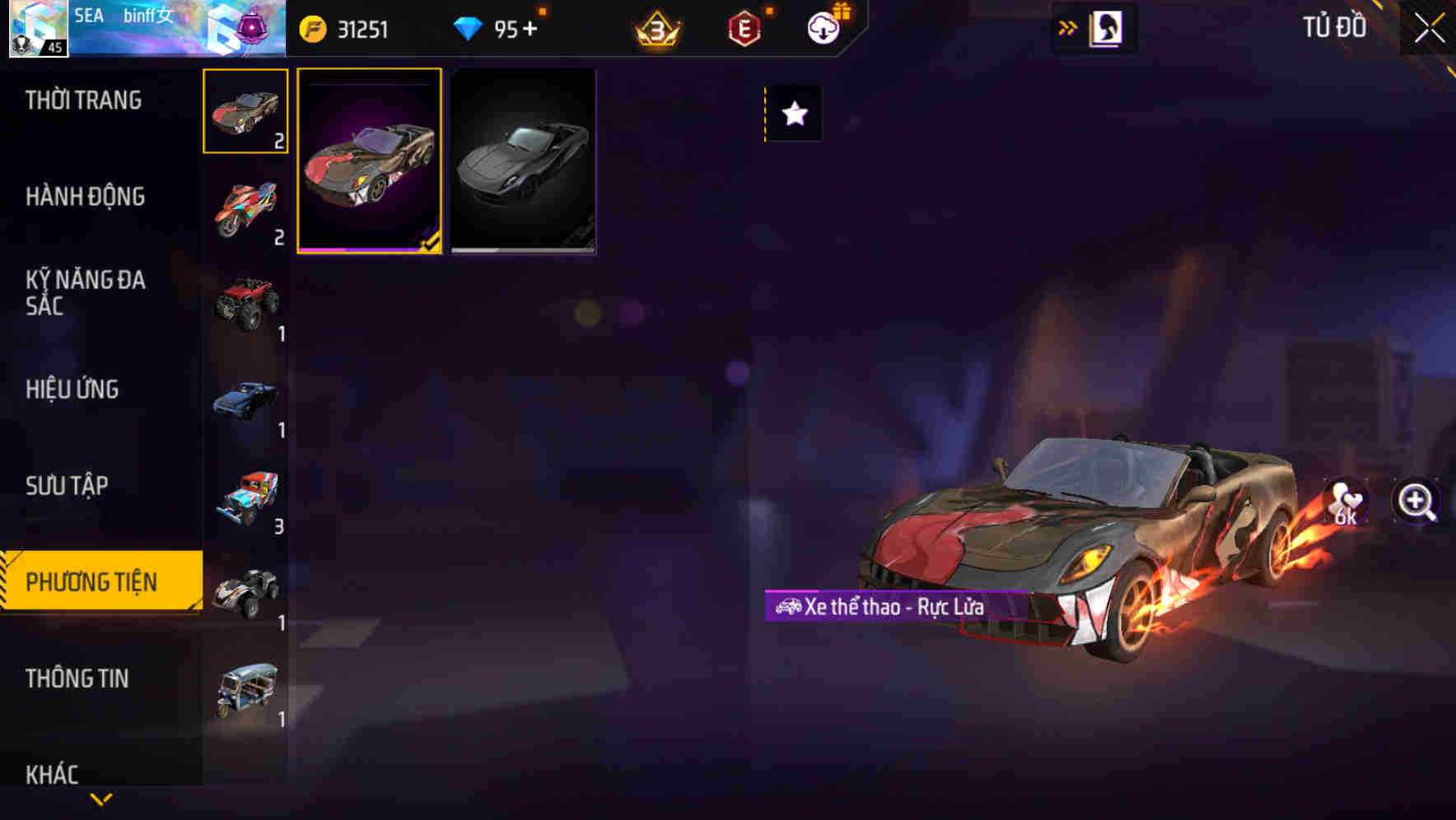Open KHÁC category at sidebar bottom
Viewport: 1456px width, 820px height.
click(x=54, y=772)
